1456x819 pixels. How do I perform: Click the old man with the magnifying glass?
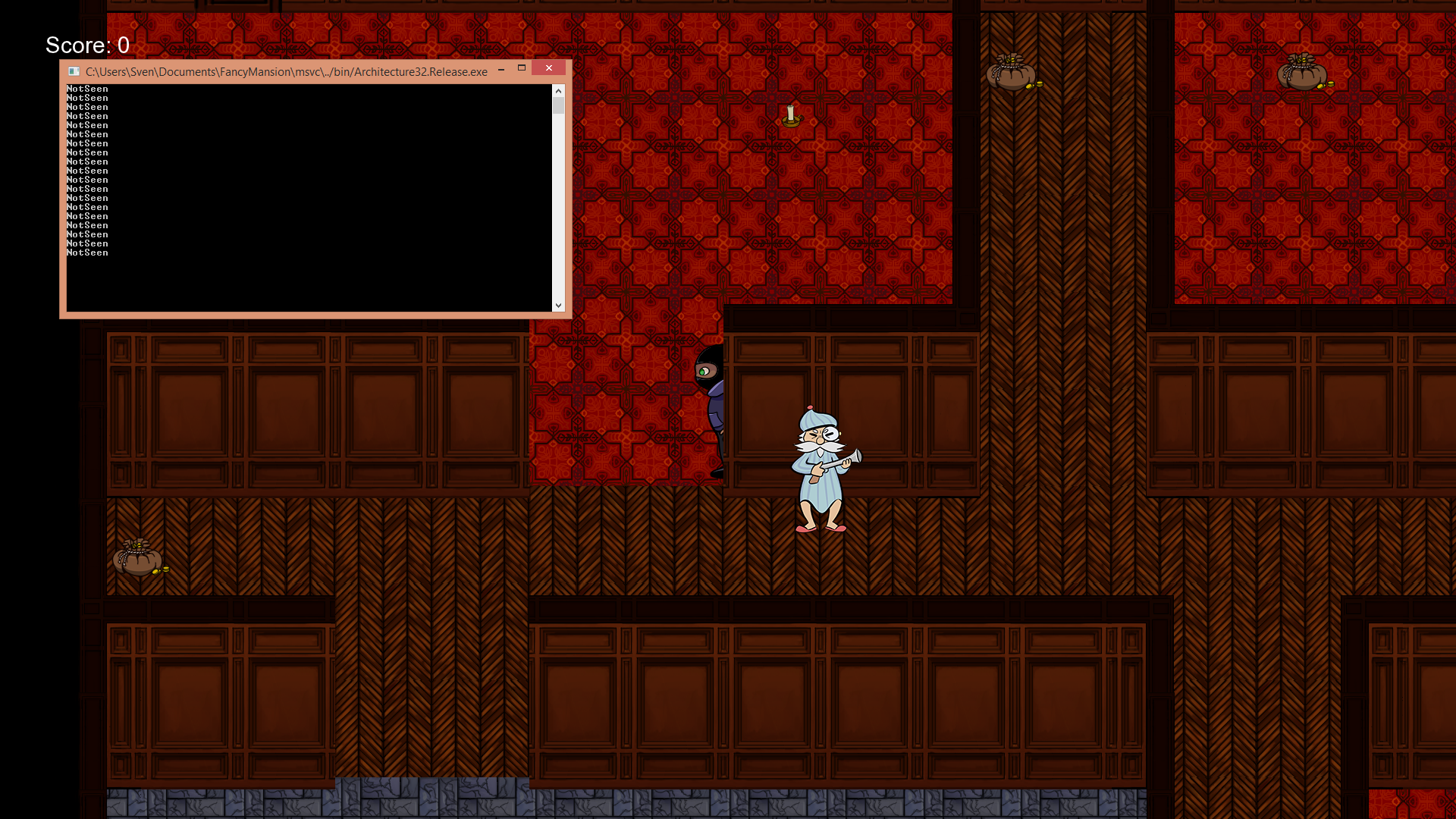tap(817, 463)
